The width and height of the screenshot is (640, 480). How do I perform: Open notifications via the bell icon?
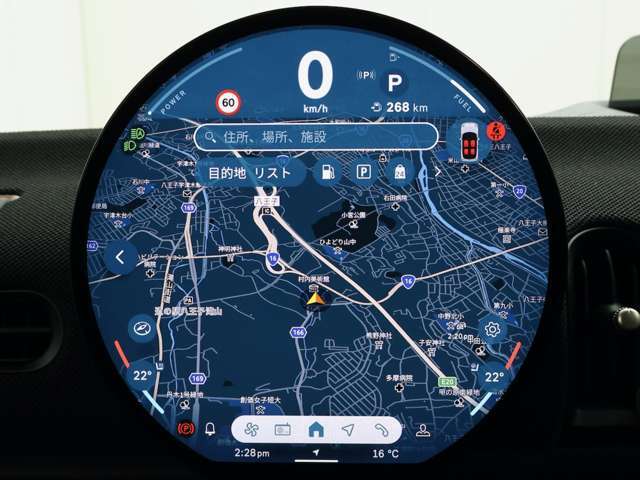210,430
